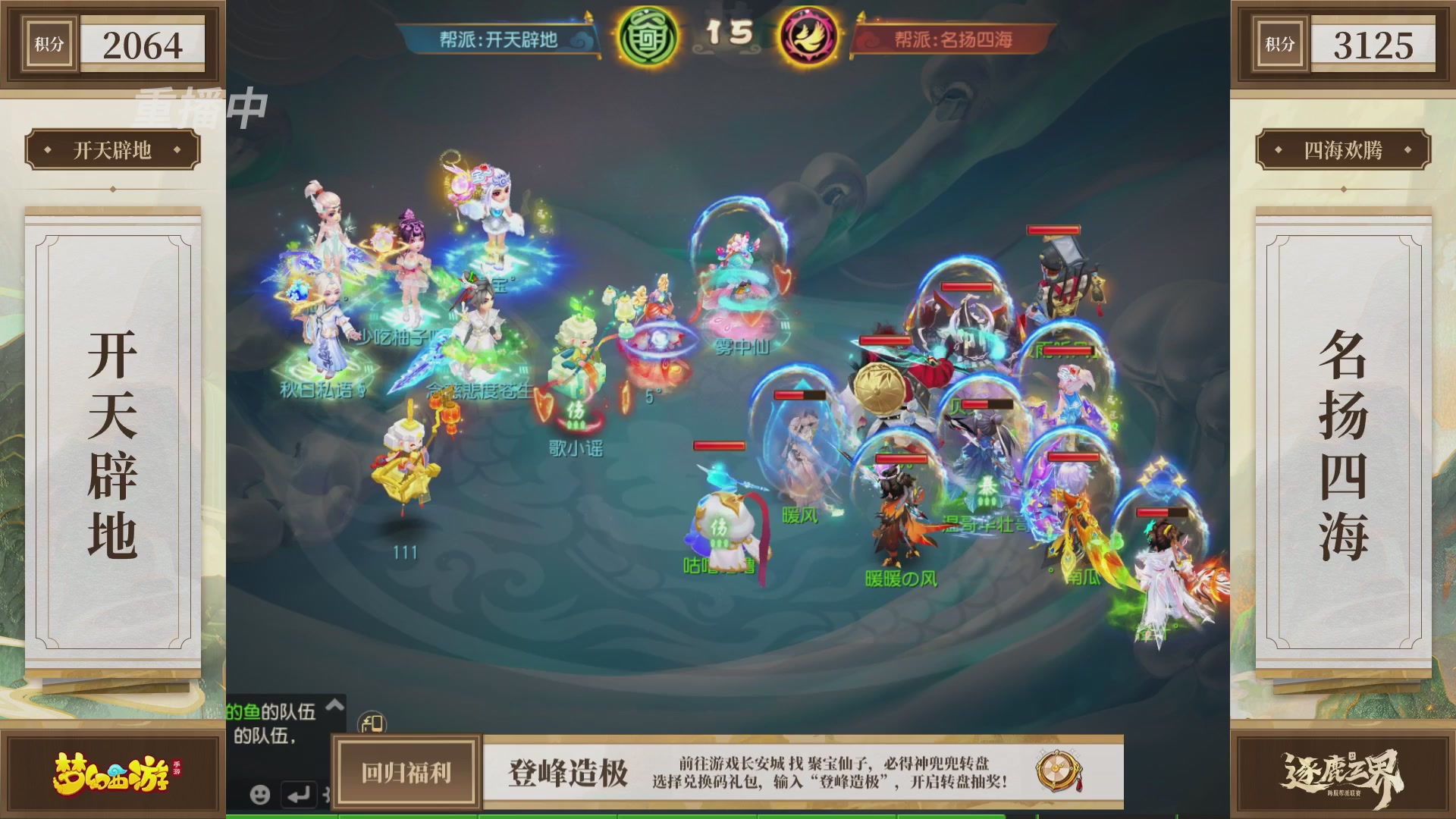Screen dimensions: 1456x819
Task: Expand the 开天辟地 scroll banner
Action: [115, 150]
